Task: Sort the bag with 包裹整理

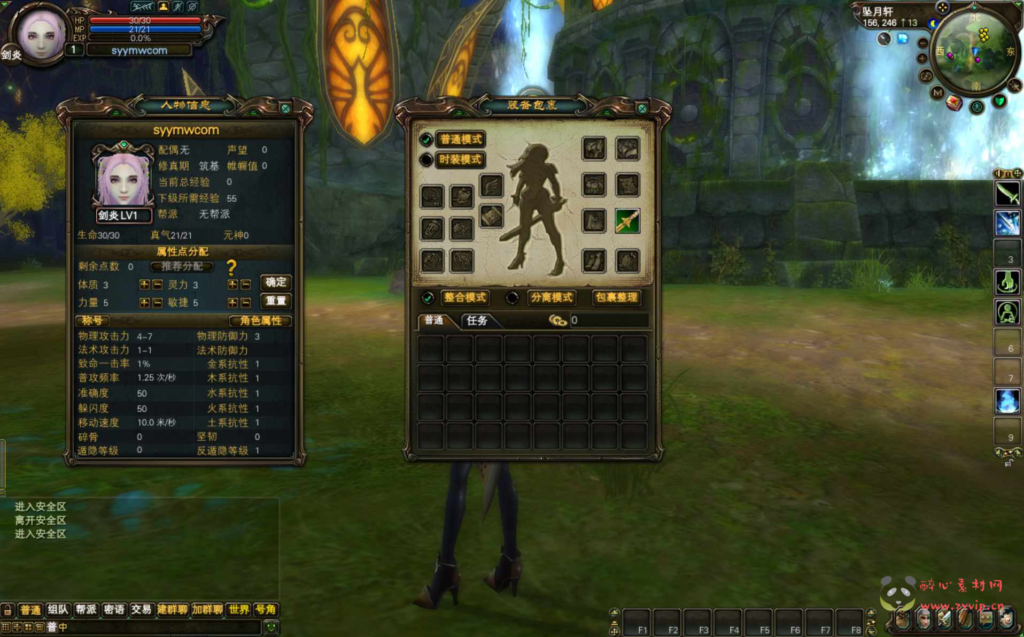Action: pos(613,298)
